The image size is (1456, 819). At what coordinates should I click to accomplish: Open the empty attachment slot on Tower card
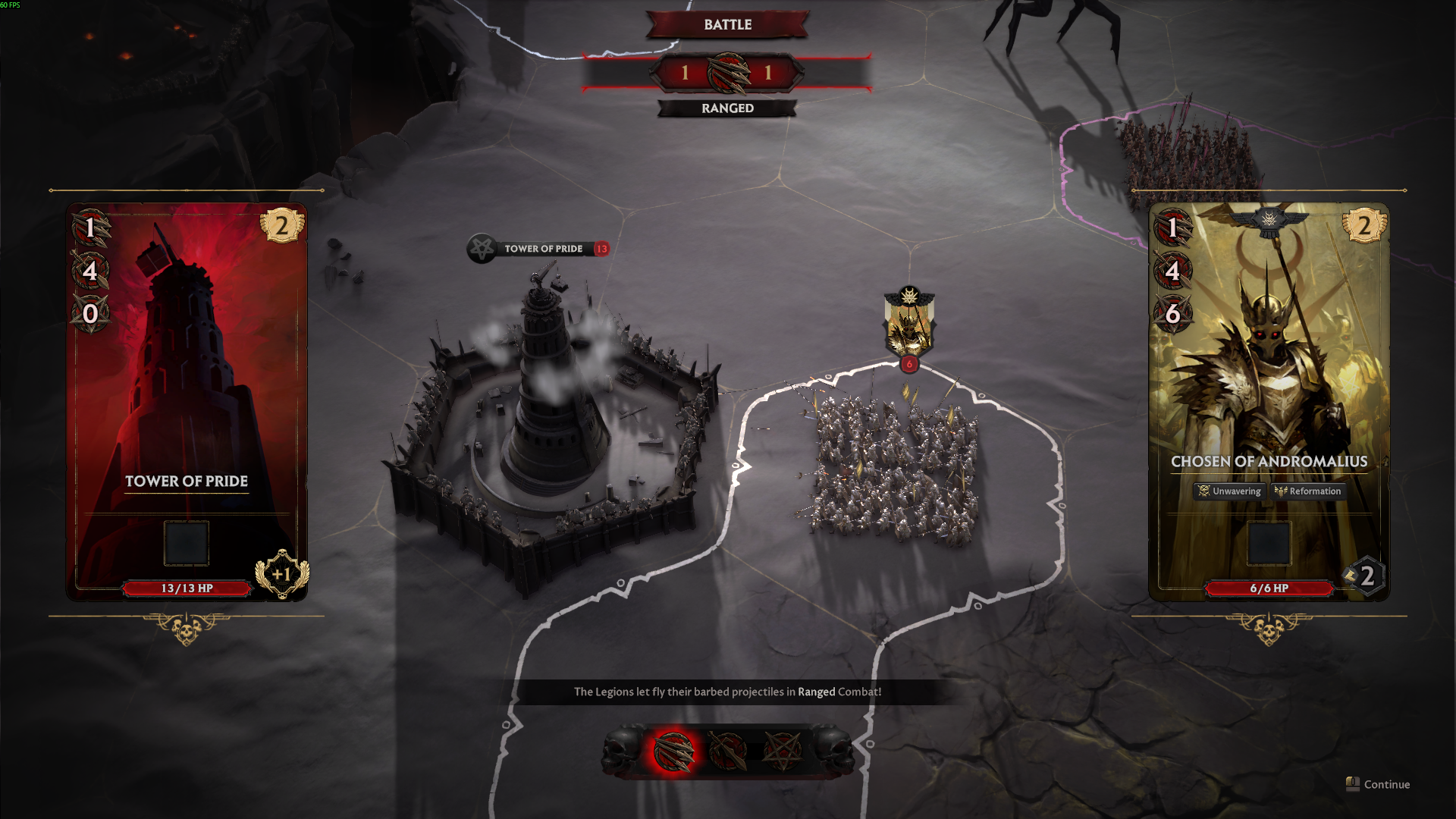point(187,543)
